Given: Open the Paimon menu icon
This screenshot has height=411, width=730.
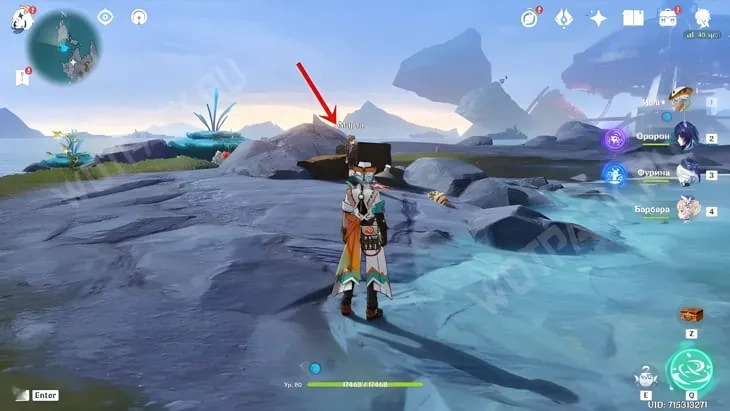Looking at the screenshot, I should 21,19.
